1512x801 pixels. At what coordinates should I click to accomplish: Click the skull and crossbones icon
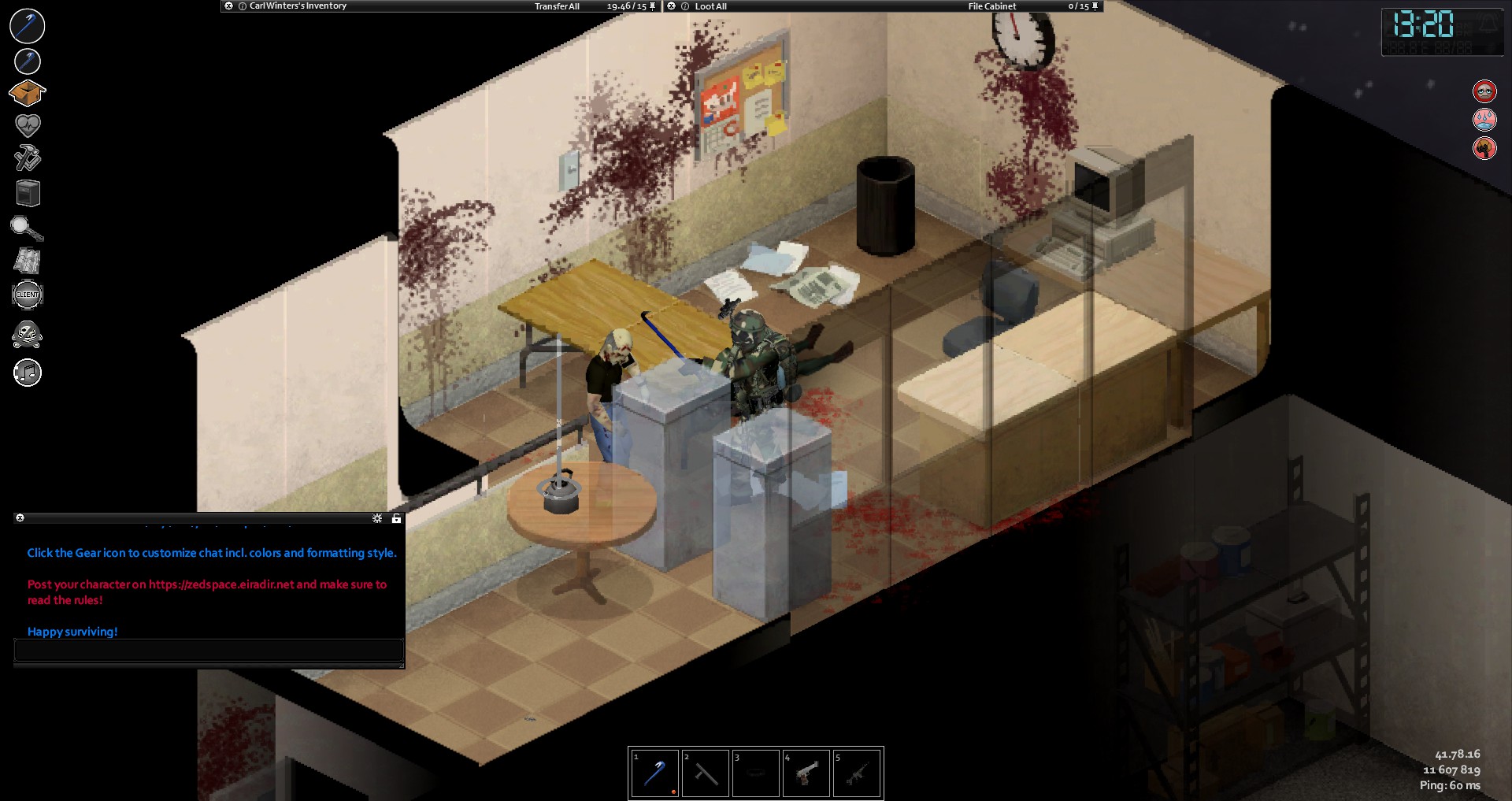point(28,335)
